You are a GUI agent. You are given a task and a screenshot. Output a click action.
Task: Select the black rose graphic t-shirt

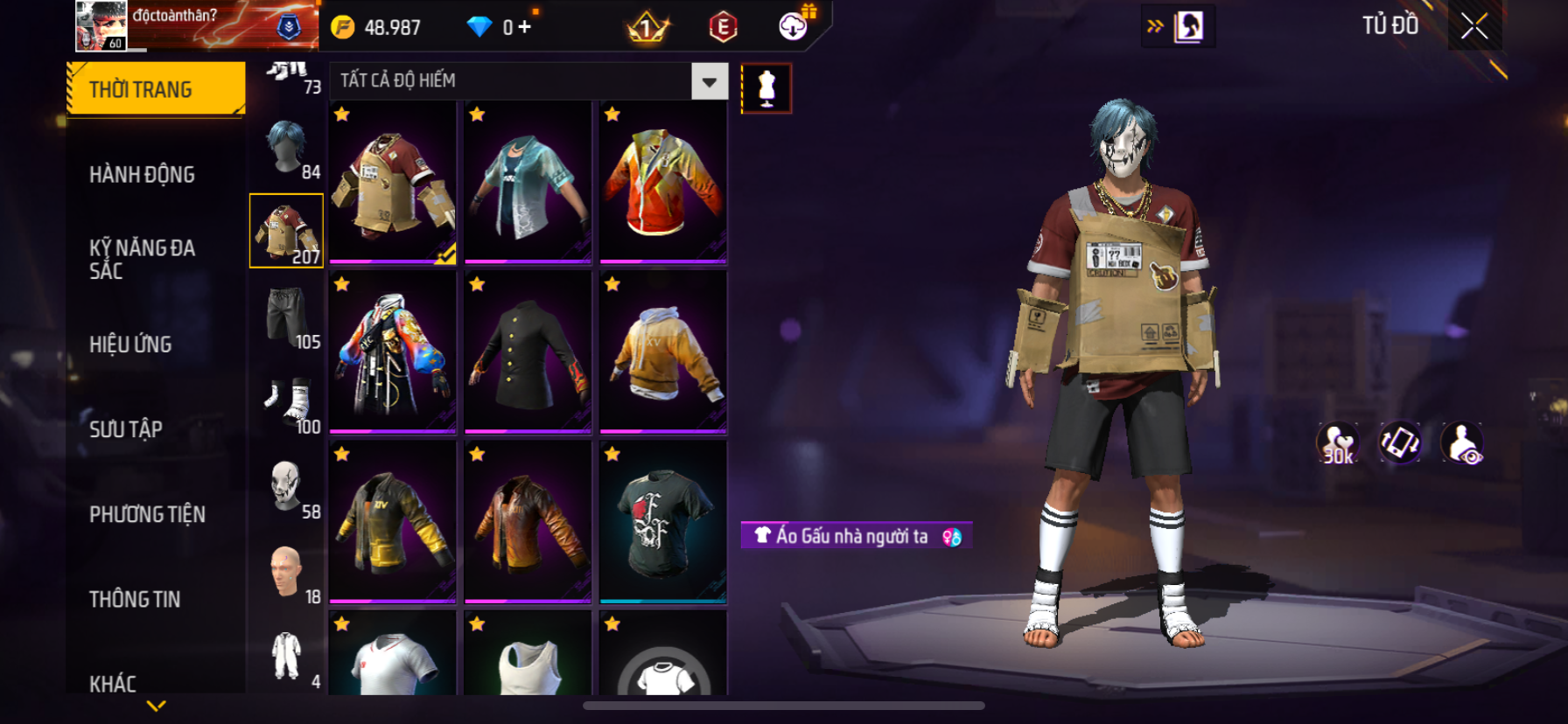click(663, 522)
